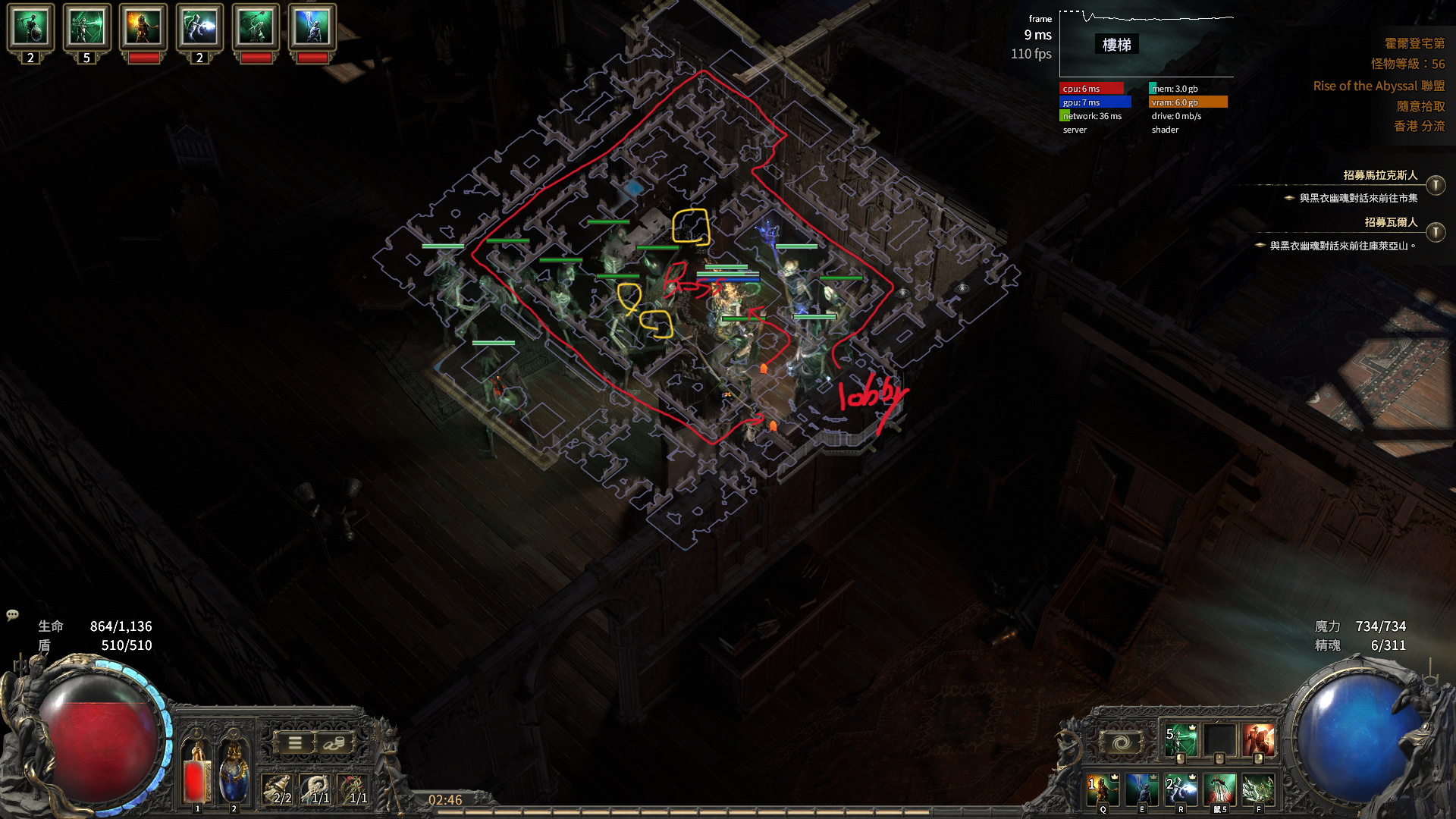Activate the lightning skeleton skill bound to E
1456x819 pixels.
coord(1141,789)
